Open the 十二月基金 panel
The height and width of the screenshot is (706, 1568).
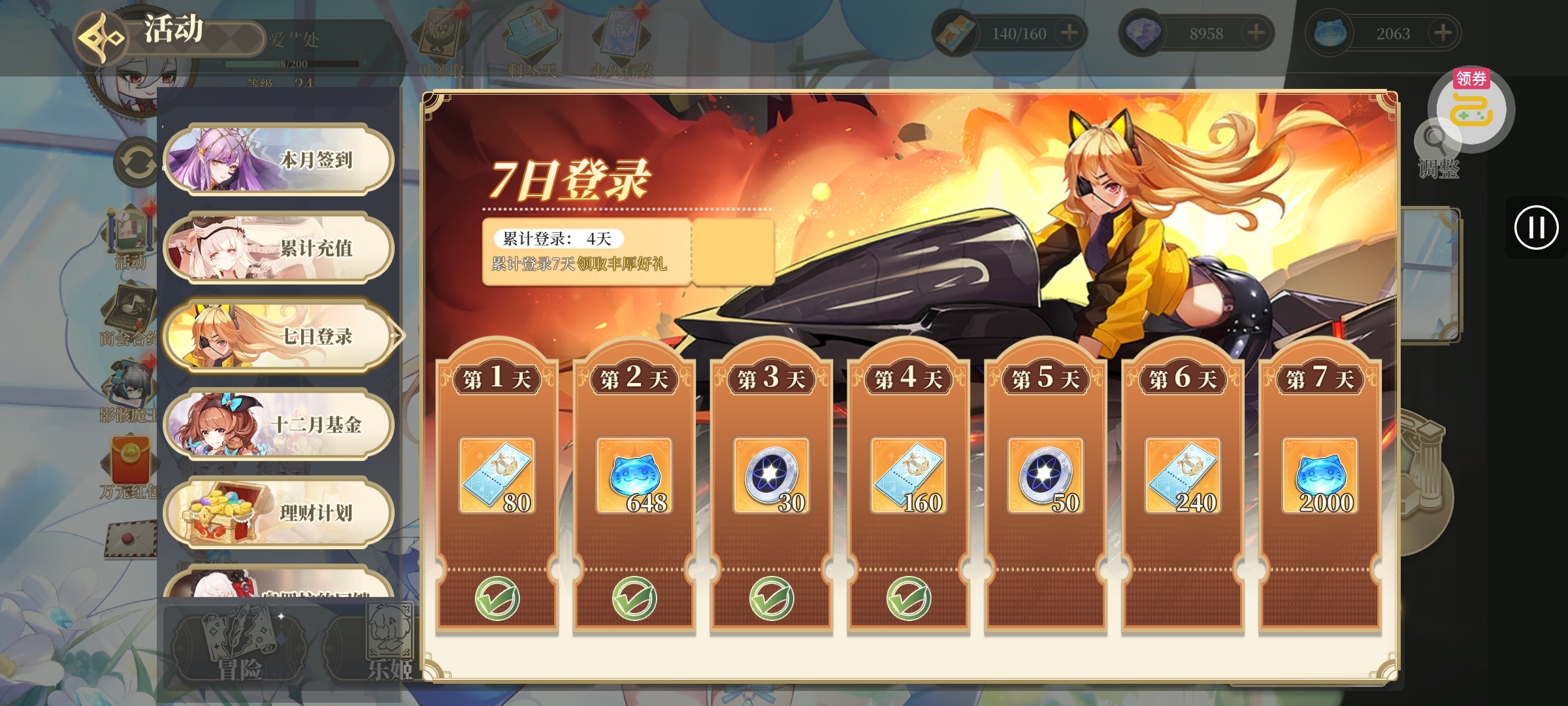[x=278, y=424]
